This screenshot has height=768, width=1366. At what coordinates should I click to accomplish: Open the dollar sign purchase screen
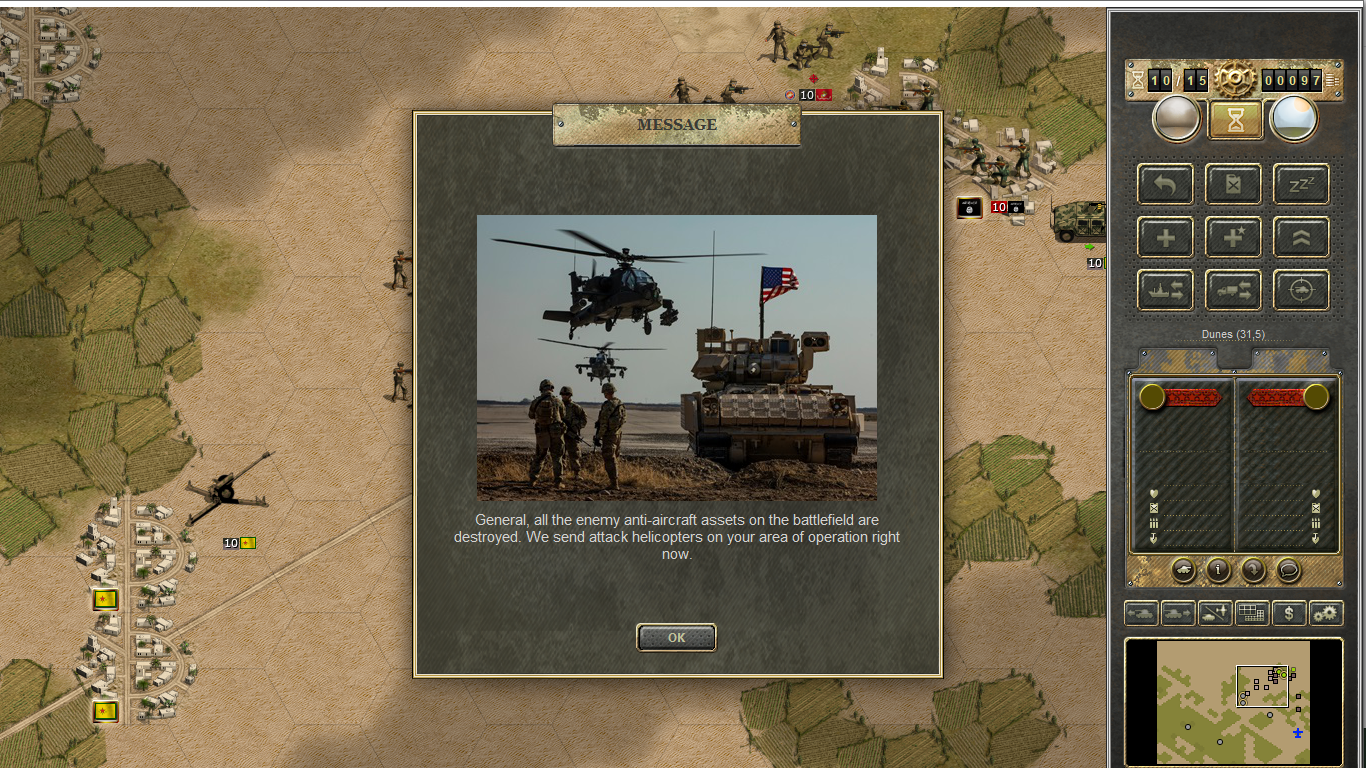1289,613
